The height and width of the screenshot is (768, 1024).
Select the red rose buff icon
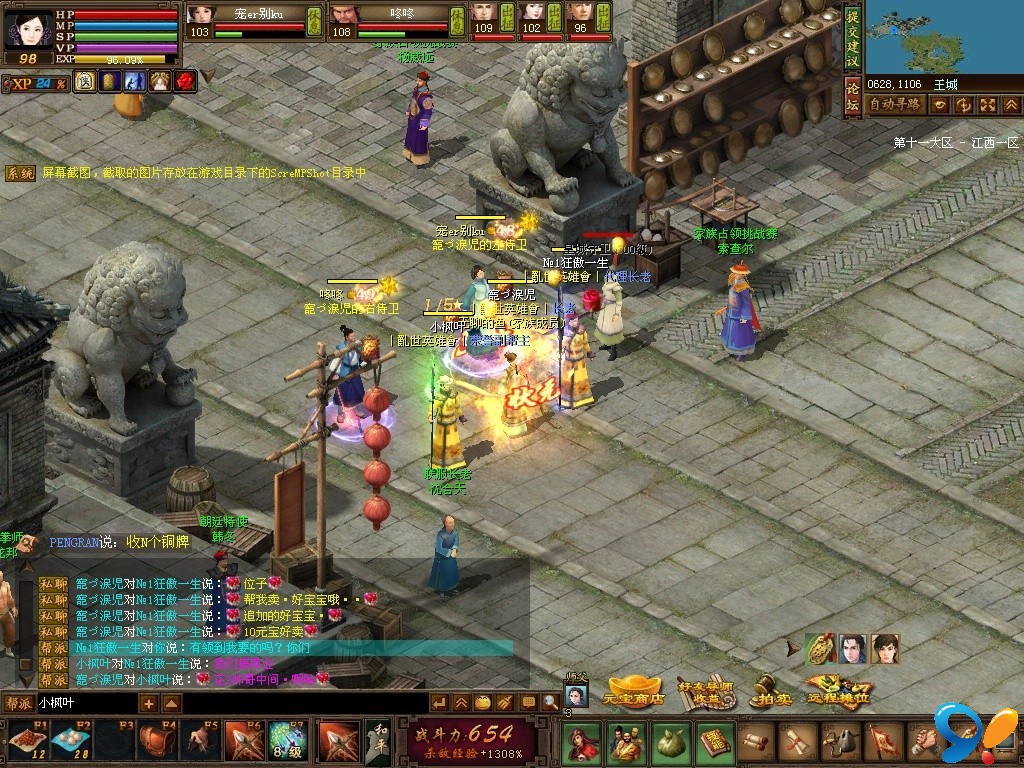(184, 81)
